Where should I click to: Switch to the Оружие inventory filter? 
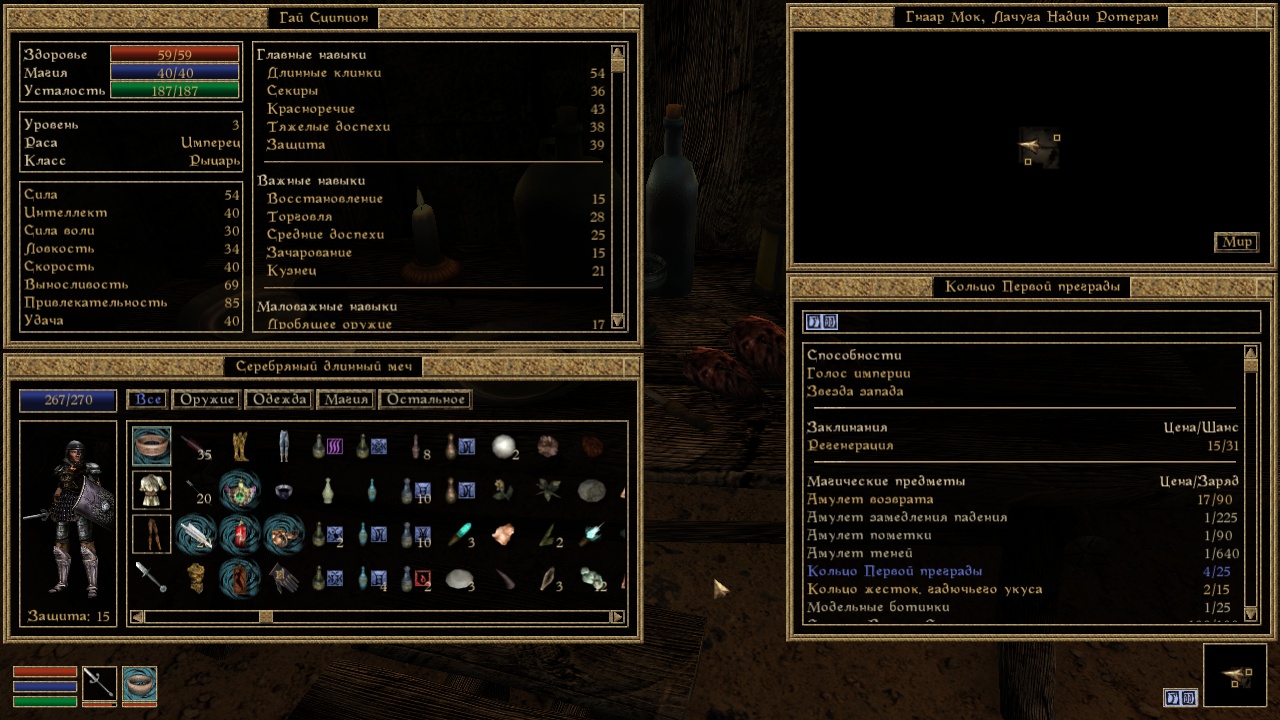(x=208, y=400)
